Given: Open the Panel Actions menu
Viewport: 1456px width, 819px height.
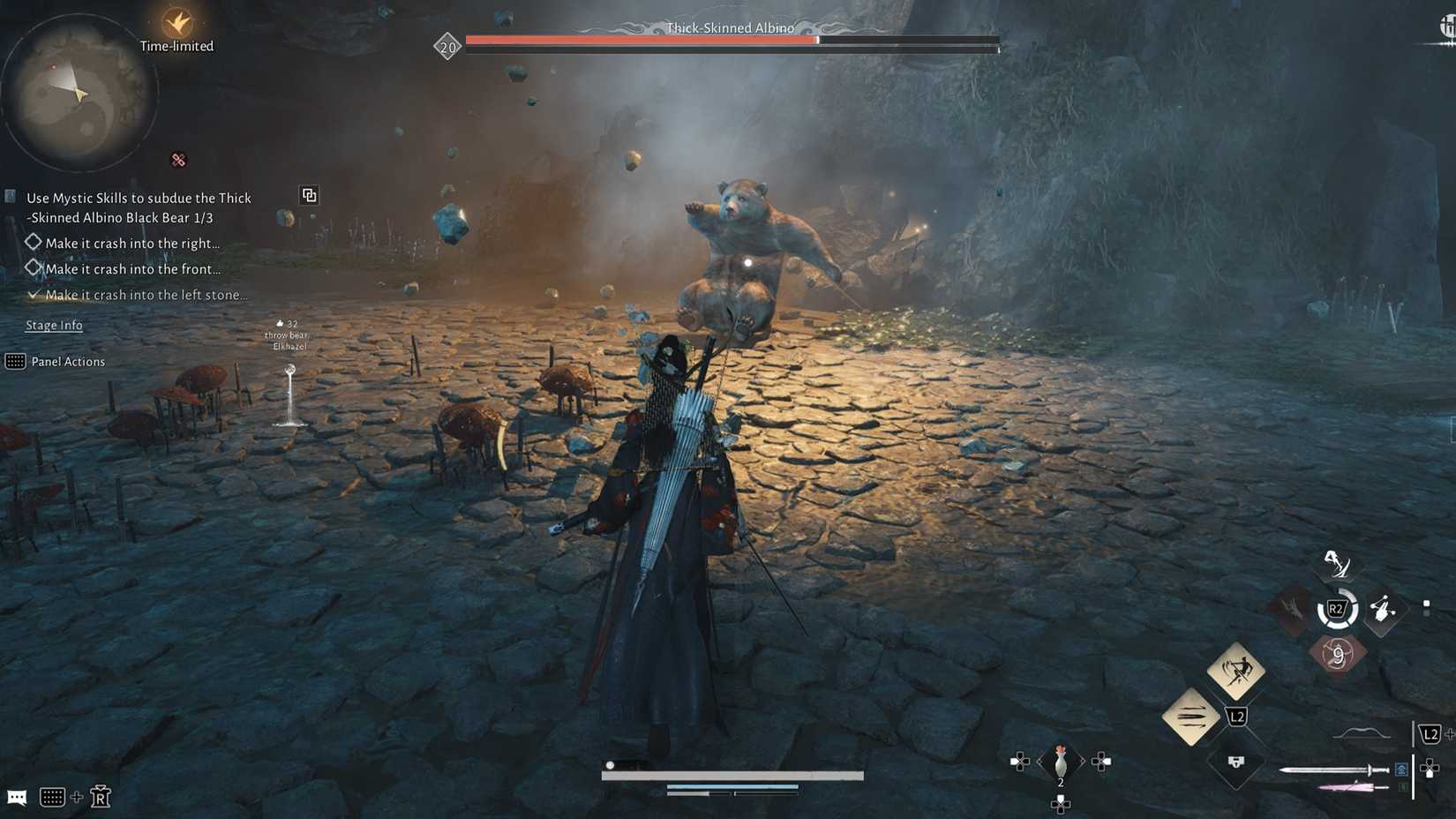Looking at the screenshot, I should 69,362.
